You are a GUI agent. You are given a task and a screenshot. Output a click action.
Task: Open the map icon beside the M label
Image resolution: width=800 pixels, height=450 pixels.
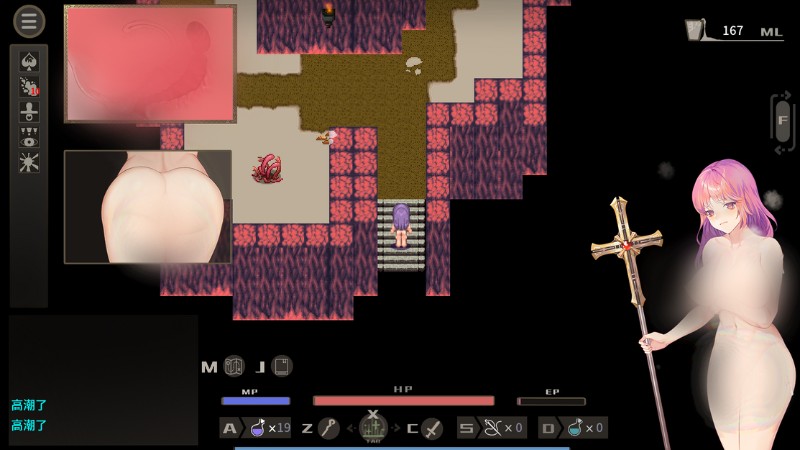click(x=234, y=366)
